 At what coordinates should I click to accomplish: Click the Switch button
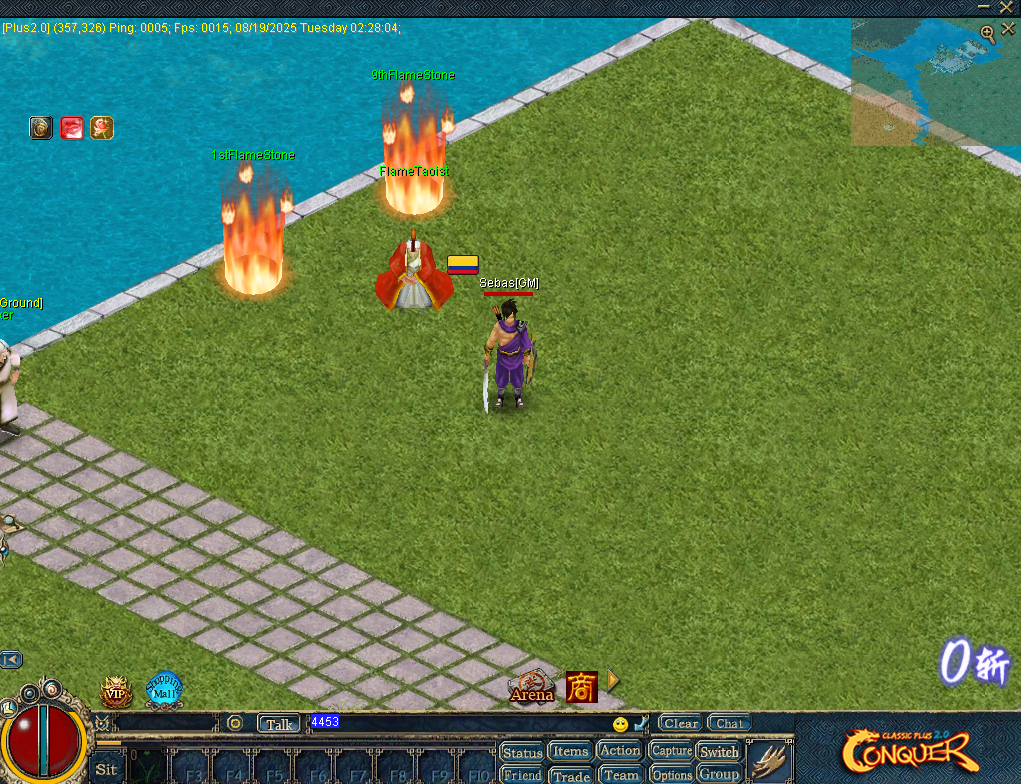(x=718, y=751)
